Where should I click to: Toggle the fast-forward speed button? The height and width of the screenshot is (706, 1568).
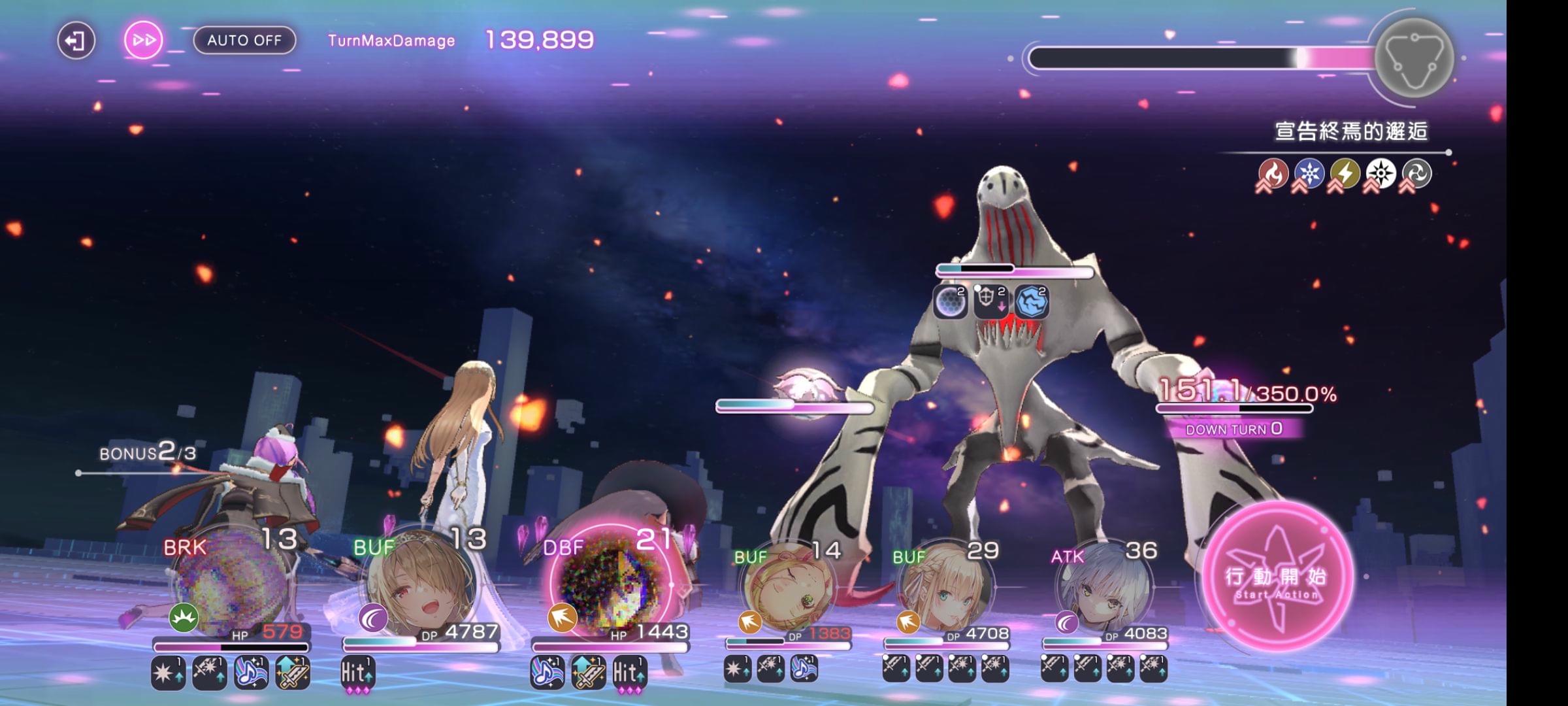click(143, 41)
